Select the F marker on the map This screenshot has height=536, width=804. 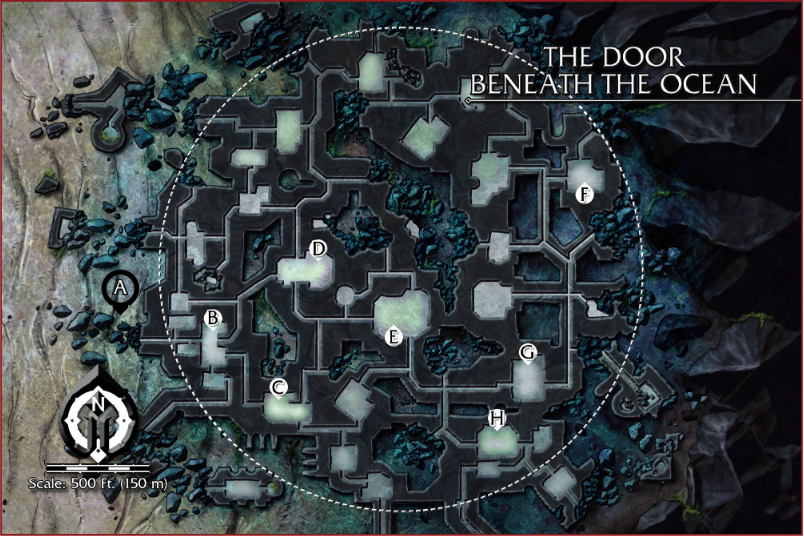(584, 194)
